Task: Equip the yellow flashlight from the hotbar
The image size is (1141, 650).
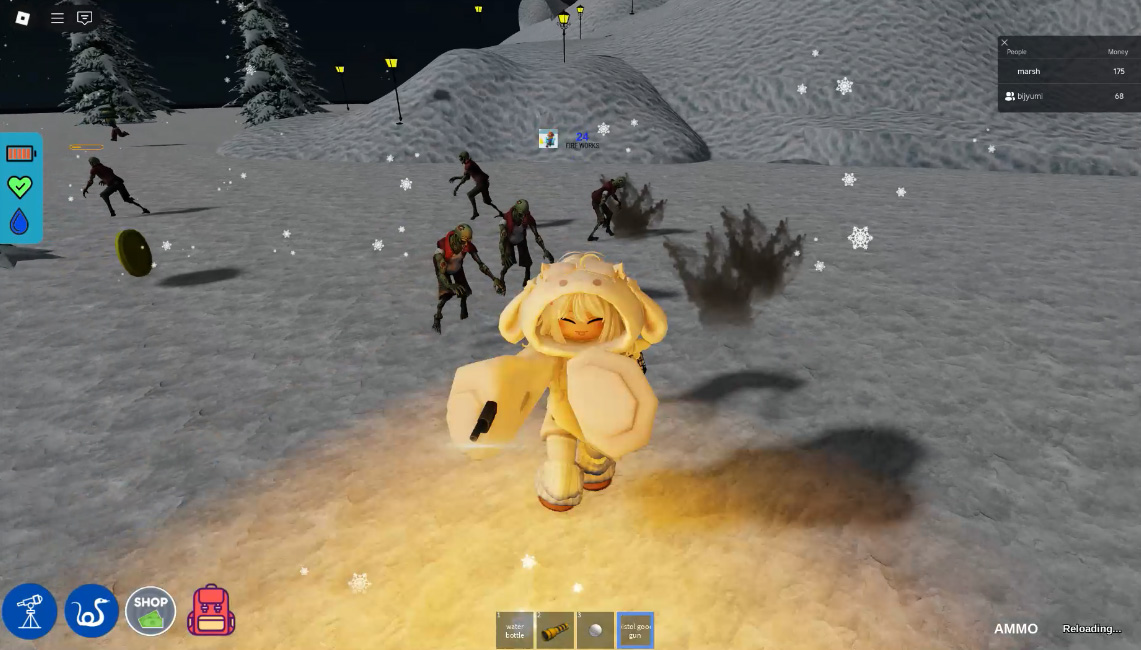Action: (555, 630)
